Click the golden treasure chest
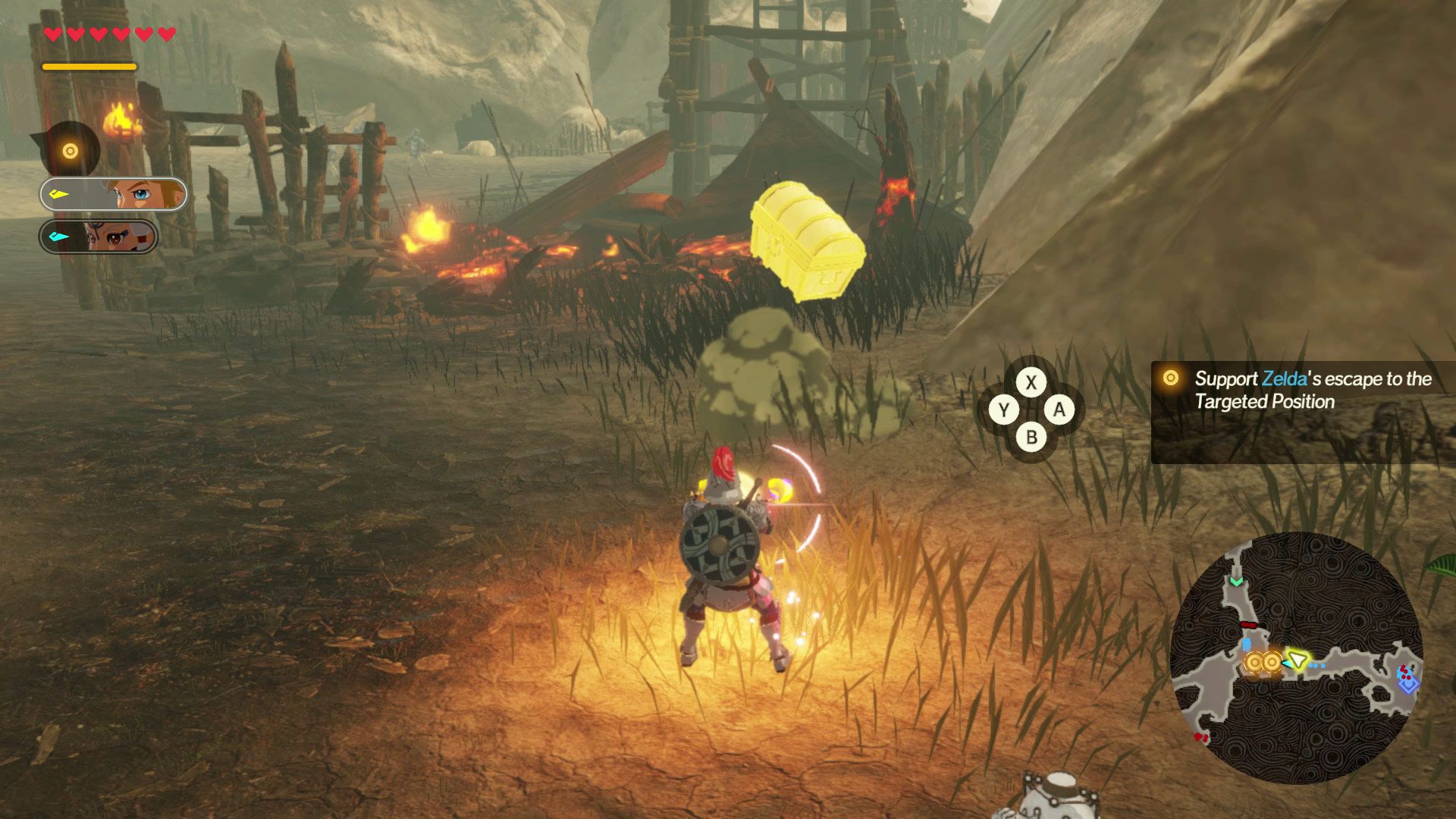 pos(808,243)
